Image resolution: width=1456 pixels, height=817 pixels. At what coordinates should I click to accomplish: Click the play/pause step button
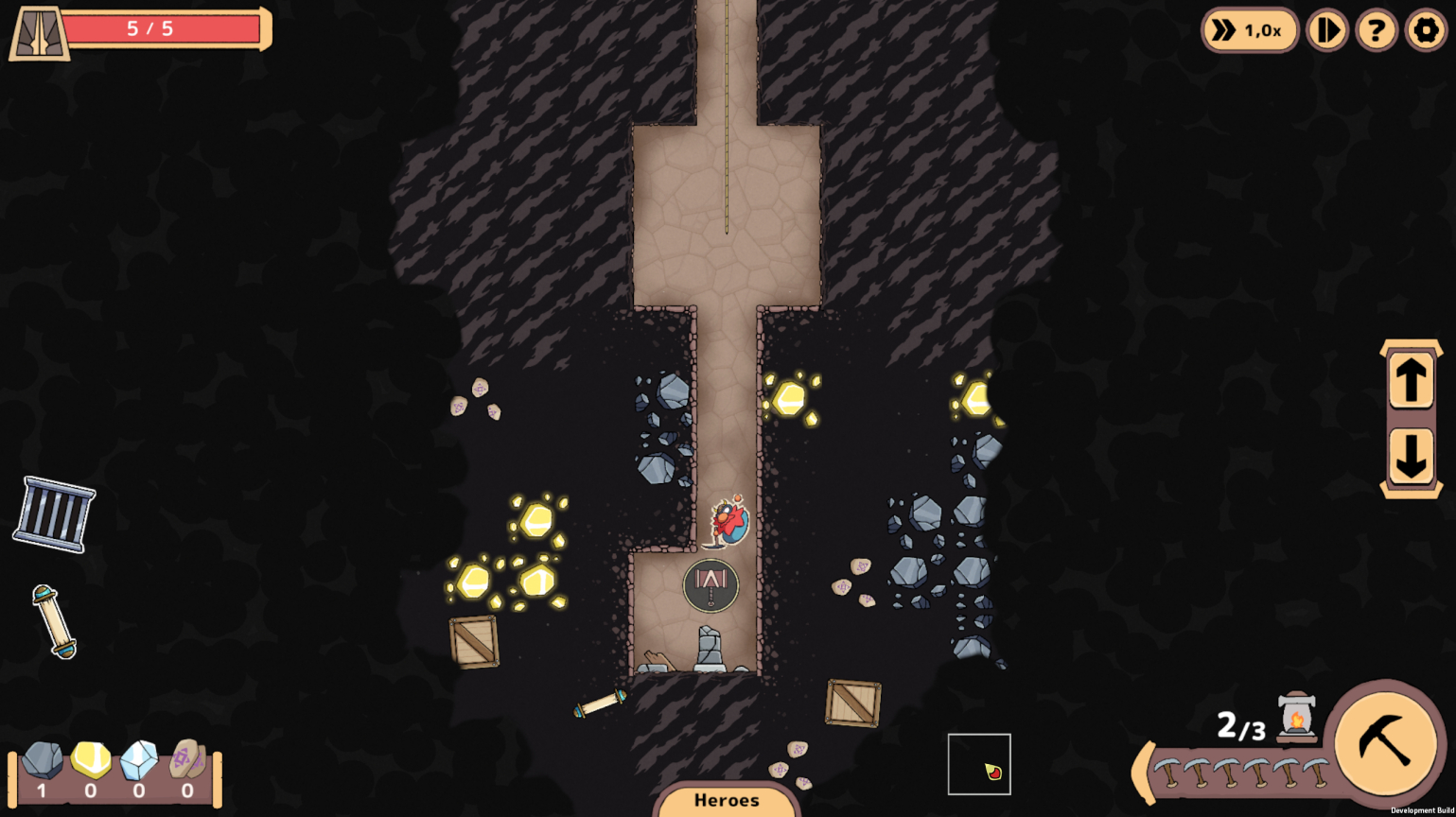[x=1326, y=30]
